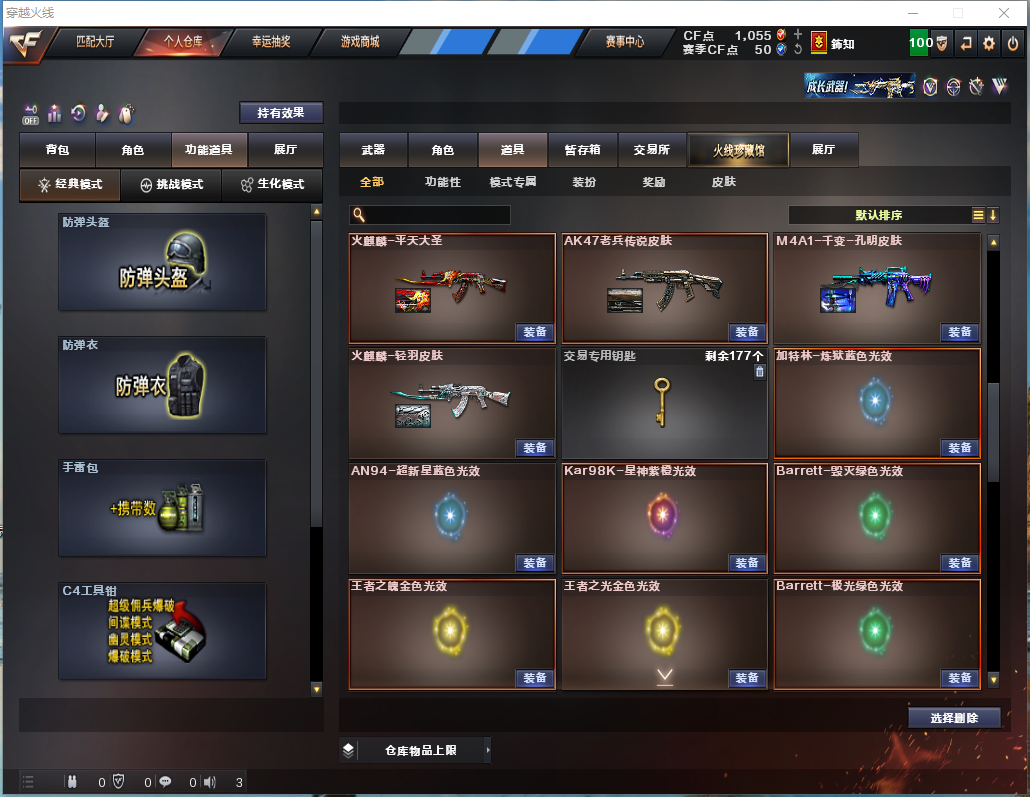Select the 挑战模式 challenge mode tab
The width and height of the screenshot is (1030, 797).
[171, 185]
